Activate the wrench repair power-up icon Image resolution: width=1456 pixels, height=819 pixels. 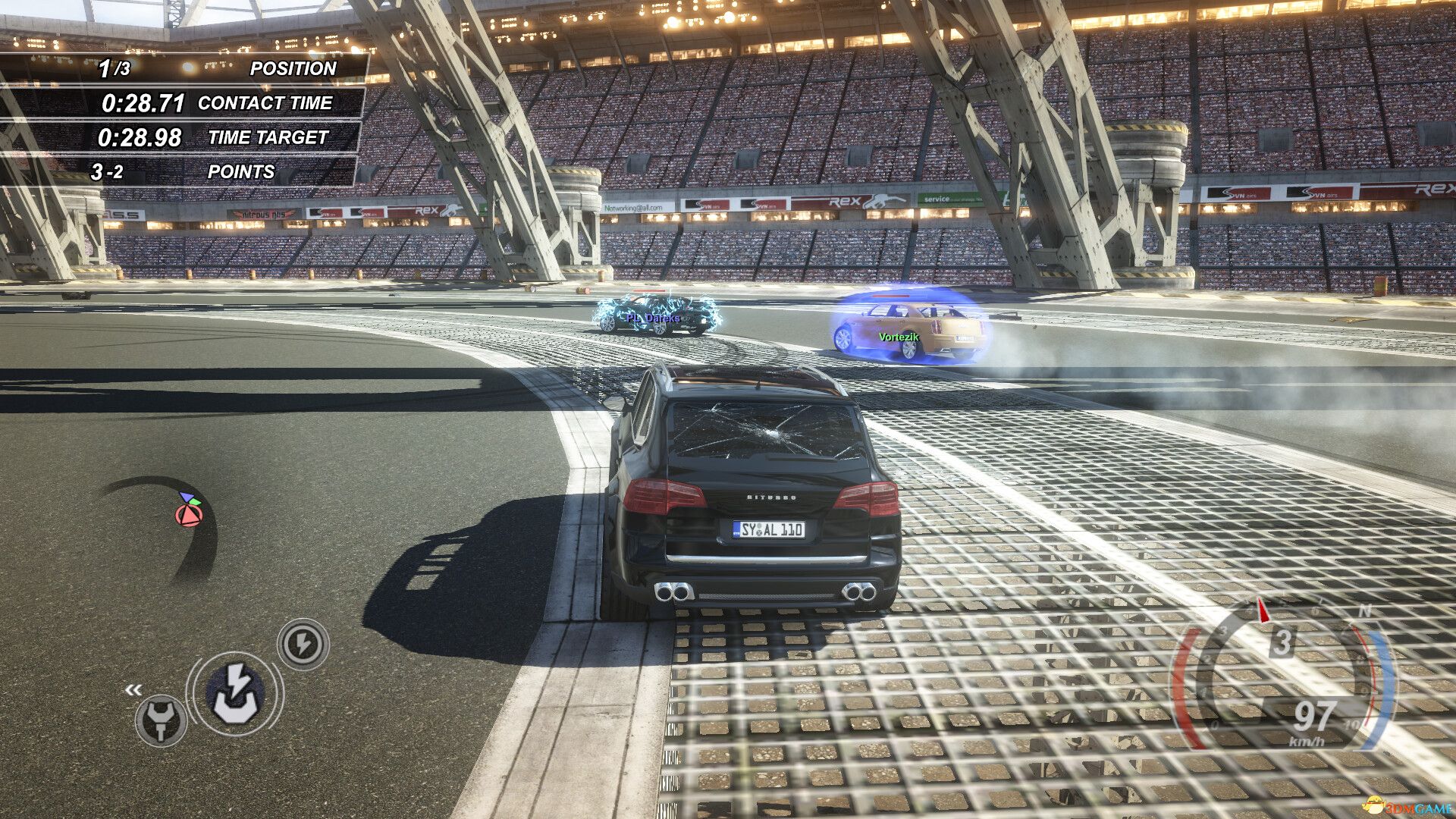(x=161, y=720)
